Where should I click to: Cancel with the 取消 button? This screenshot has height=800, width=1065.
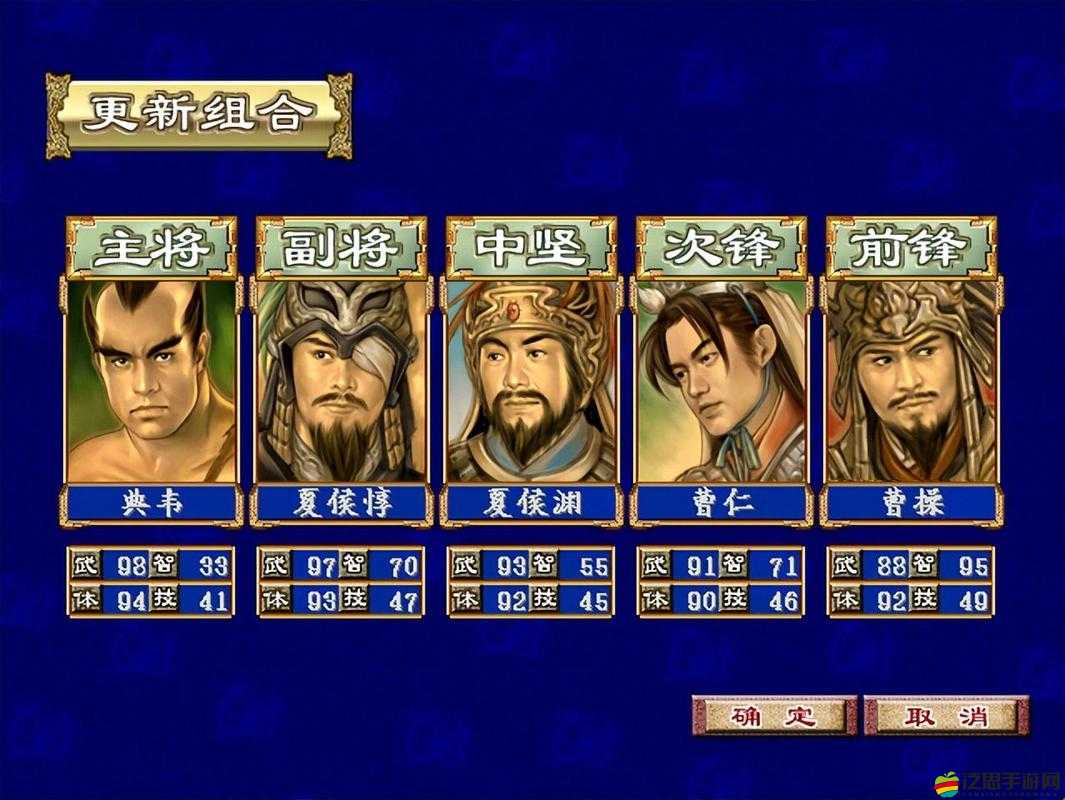tap(946, 715)
